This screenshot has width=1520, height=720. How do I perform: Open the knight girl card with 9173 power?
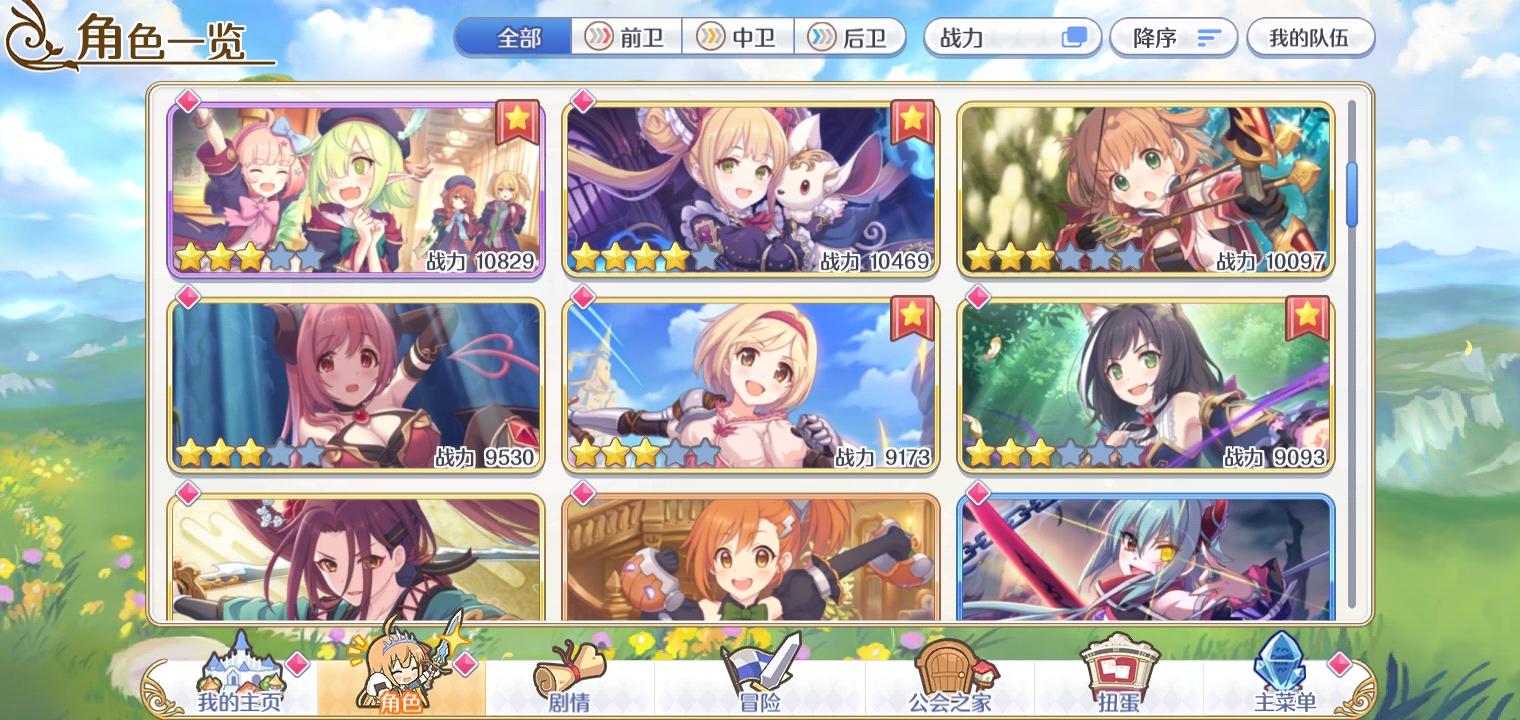[x=750, y=385]
